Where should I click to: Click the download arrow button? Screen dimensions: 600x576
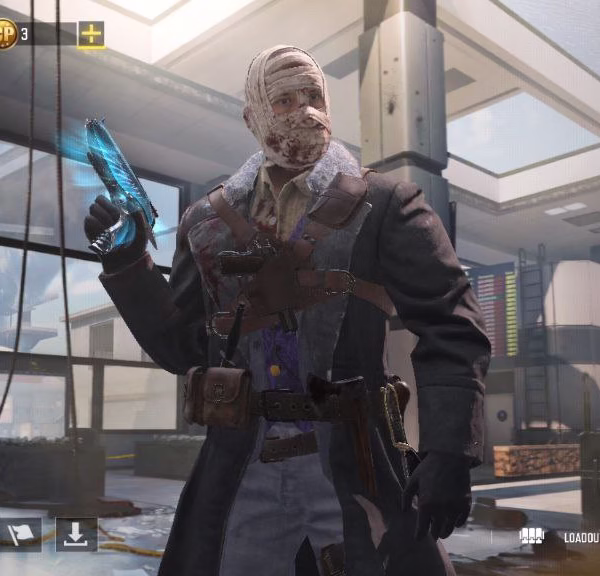coord(76,534)
